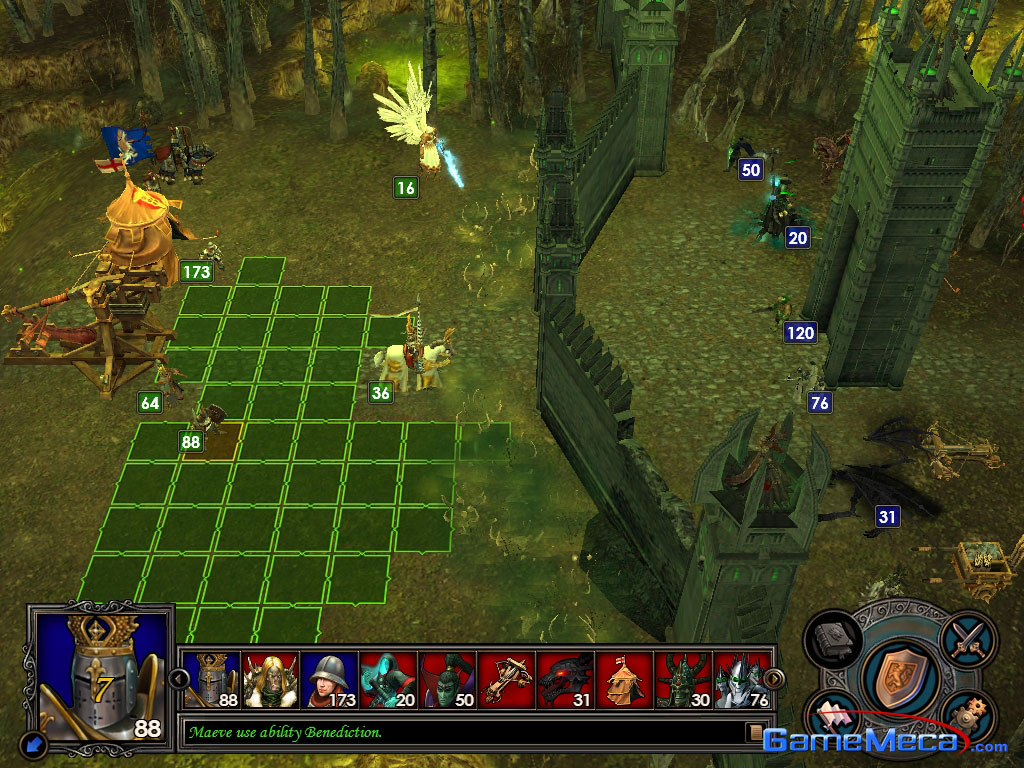This screenshot has width=1024, height=768.
Task: Select the dark elf portrait showing 50
Action: 447,680
